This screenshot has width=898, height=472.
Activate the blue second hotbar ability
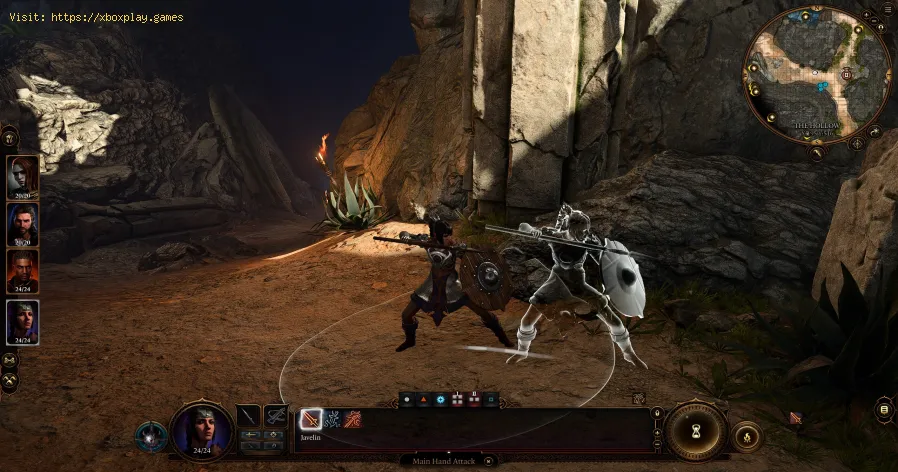(332, 419)
